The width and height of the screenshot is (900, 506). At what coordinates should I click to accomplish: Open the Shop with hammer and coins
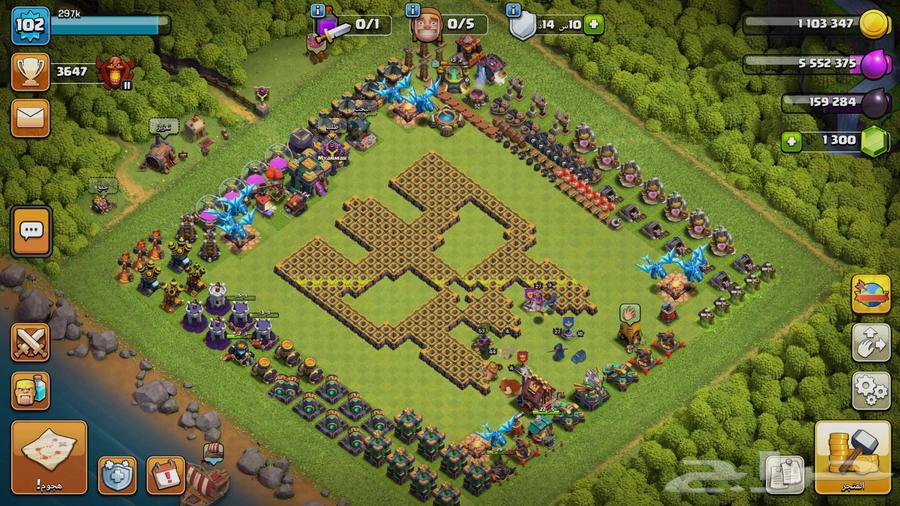tap(853, 456)
